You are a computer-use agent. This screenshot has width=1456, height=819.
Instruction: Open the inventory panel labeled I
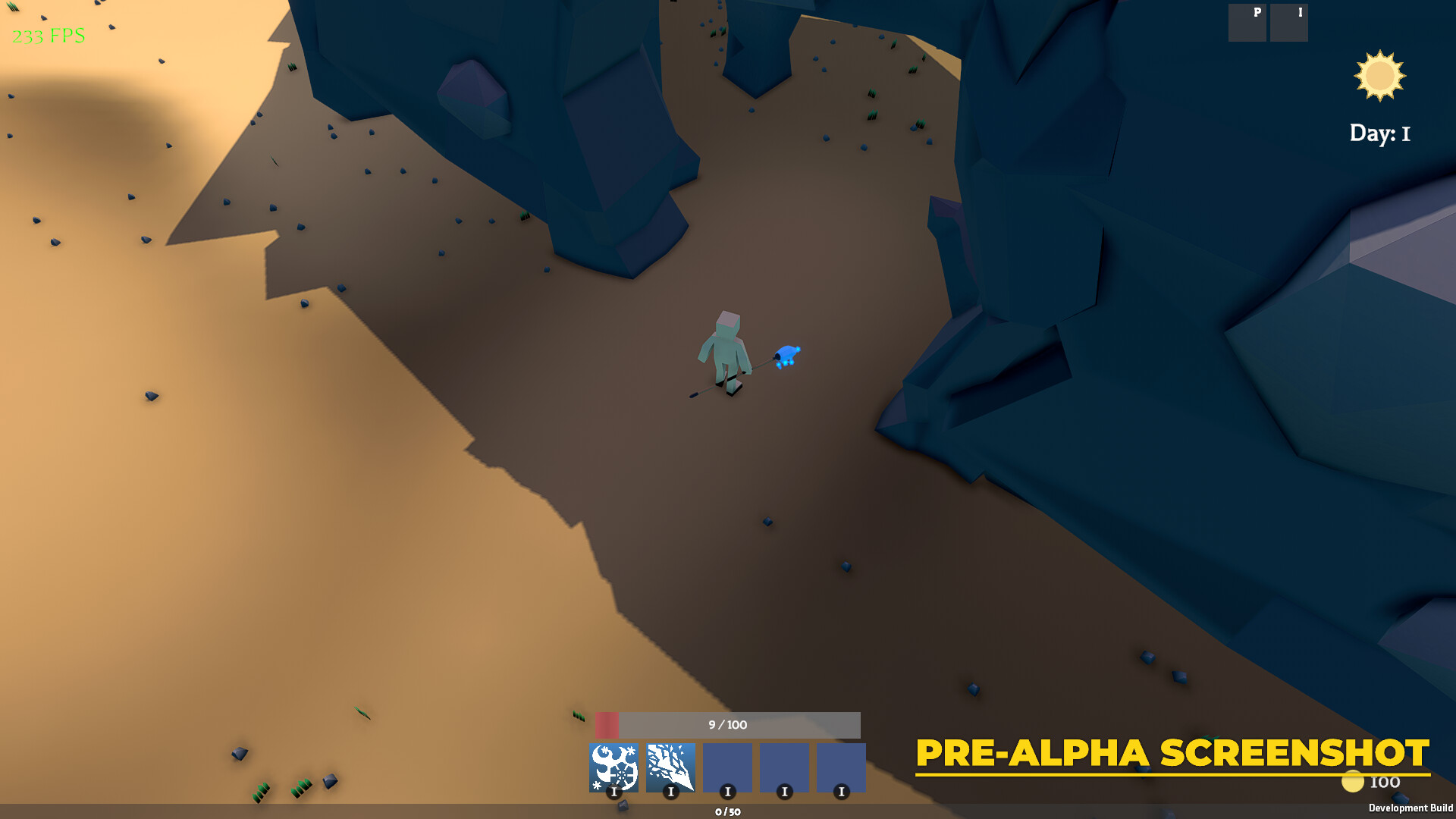click(1289, 23)
